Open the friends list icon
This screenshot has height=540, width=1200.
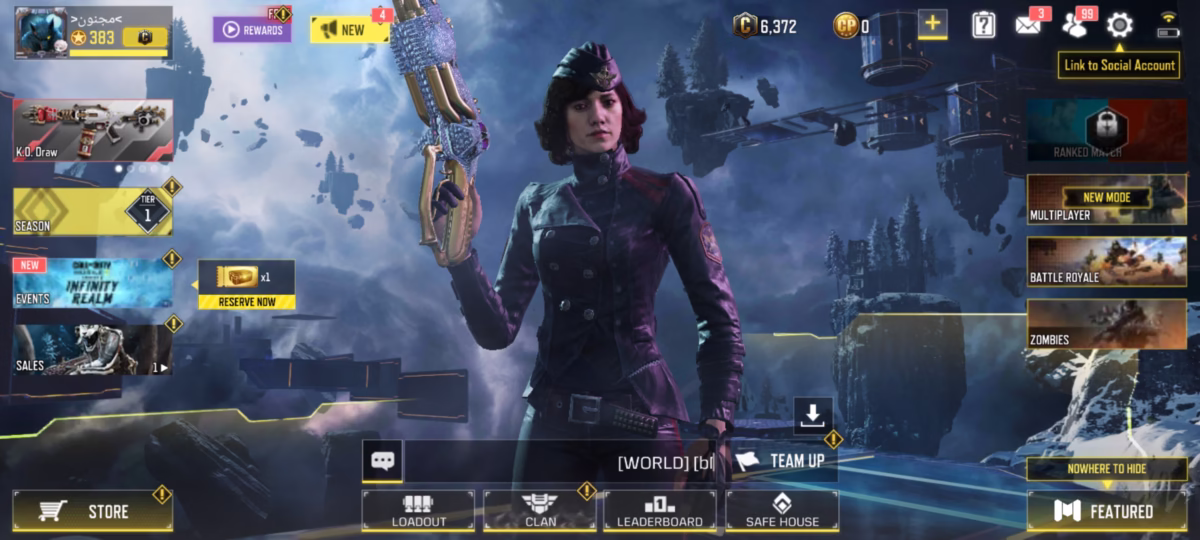(x=1075, y=26)
